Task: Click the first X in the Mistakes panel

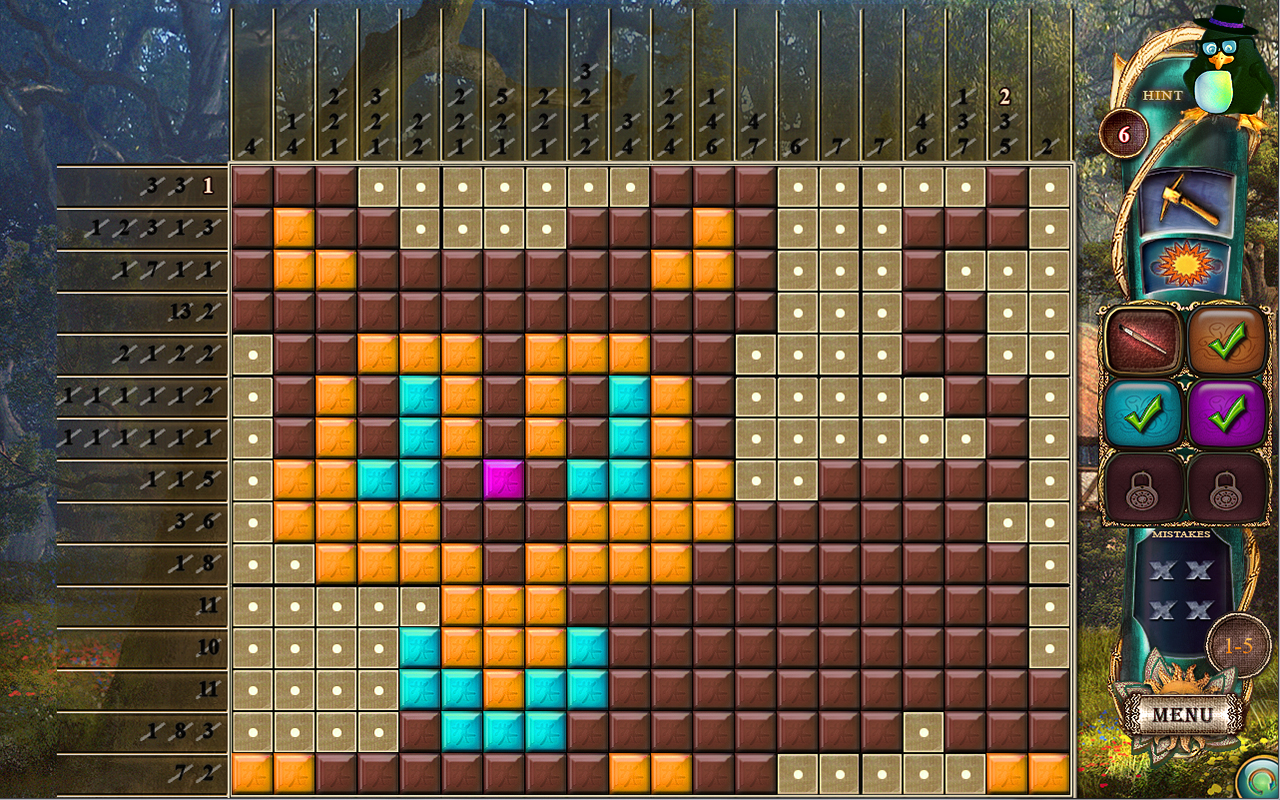Action: click(x=1164, y=572)
